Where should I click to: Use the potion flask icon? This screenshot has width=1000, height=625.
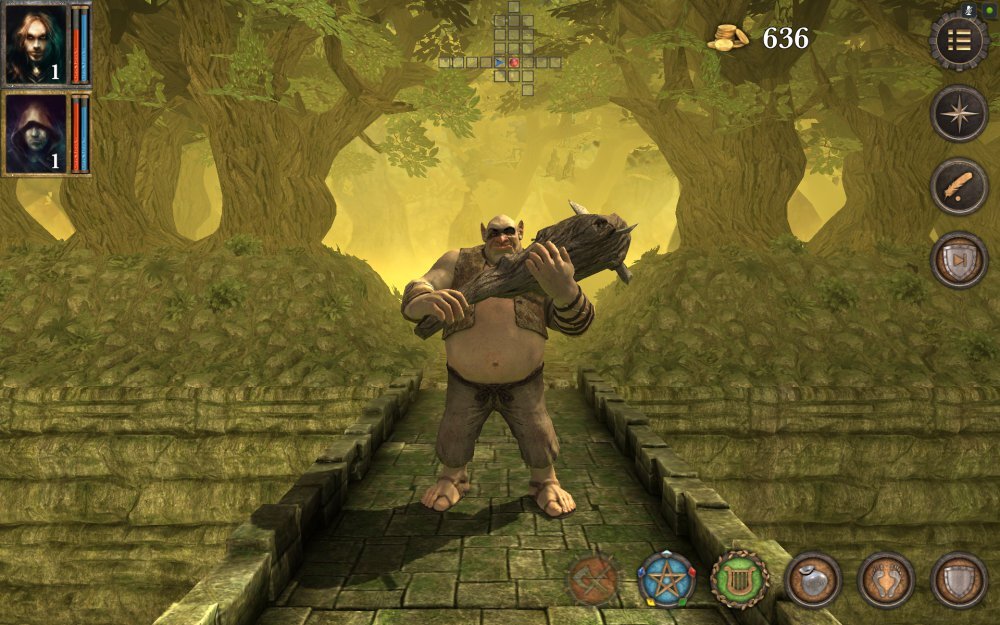tap(813, 580)
